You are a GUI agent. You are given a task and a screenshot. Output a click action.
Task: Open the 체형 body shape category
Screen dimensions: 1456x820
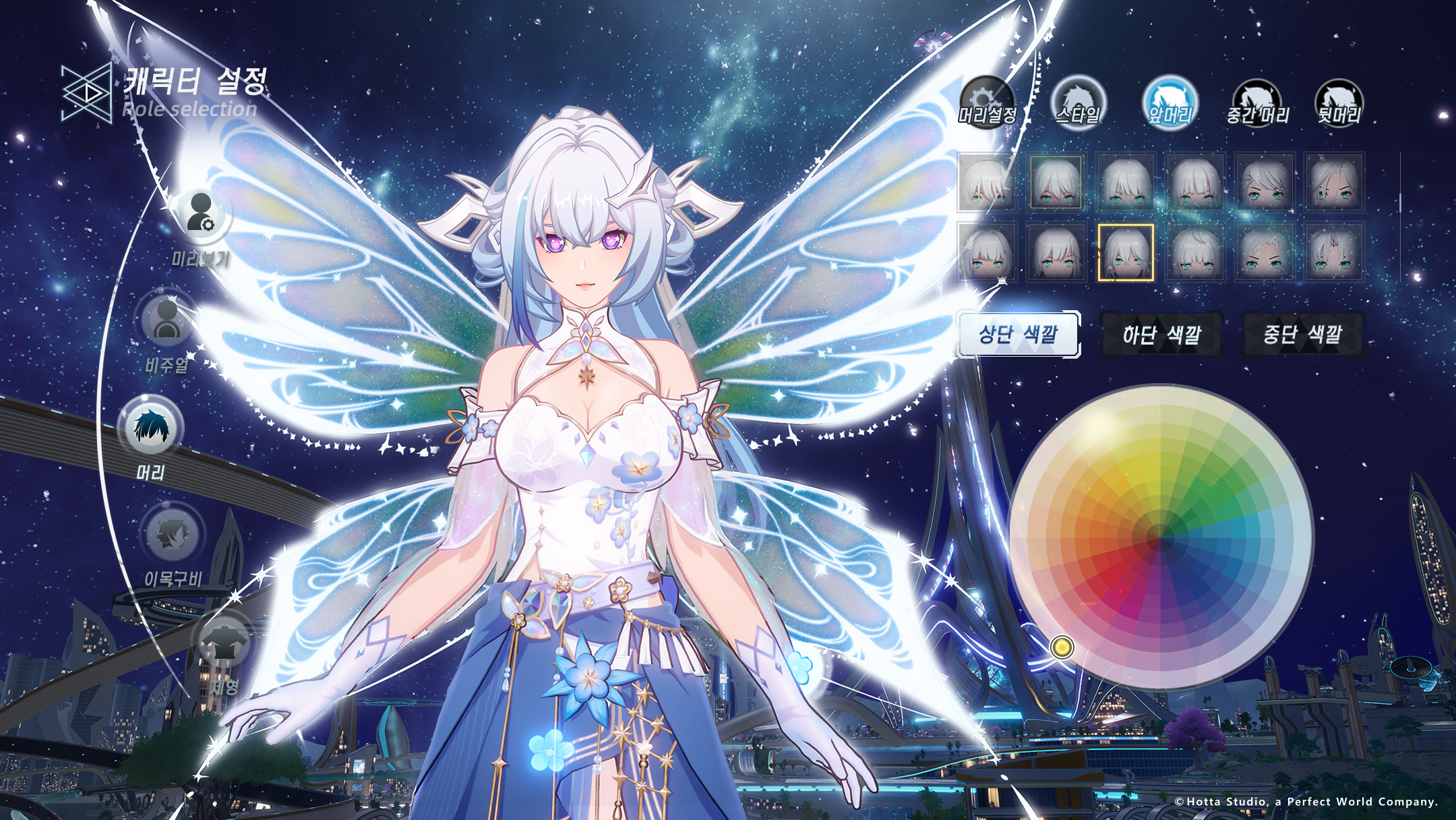click(224, 641)
